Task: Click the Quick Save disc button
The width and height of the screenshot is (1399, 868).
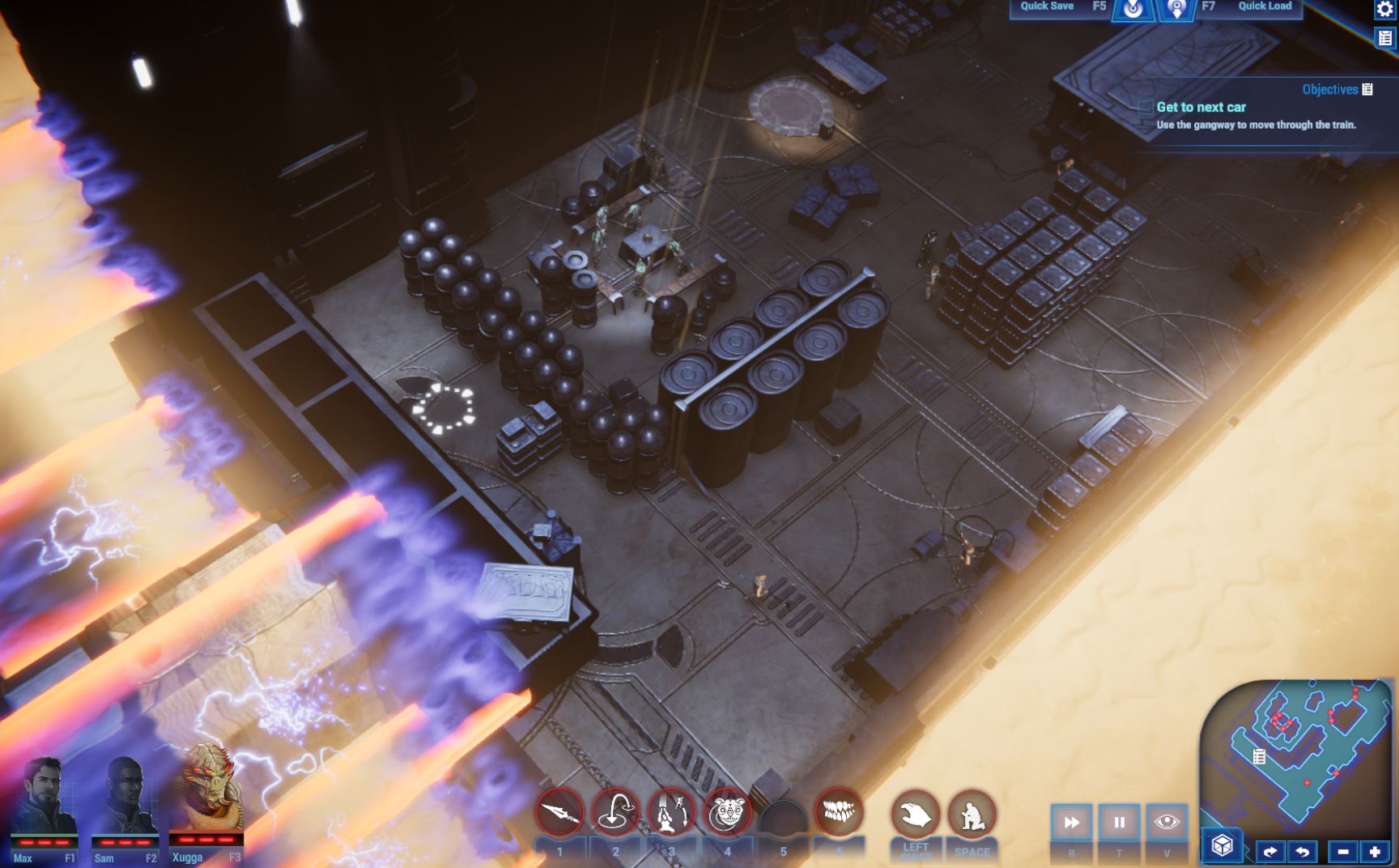Action: pyautogui.click(x=1133, y=9)
